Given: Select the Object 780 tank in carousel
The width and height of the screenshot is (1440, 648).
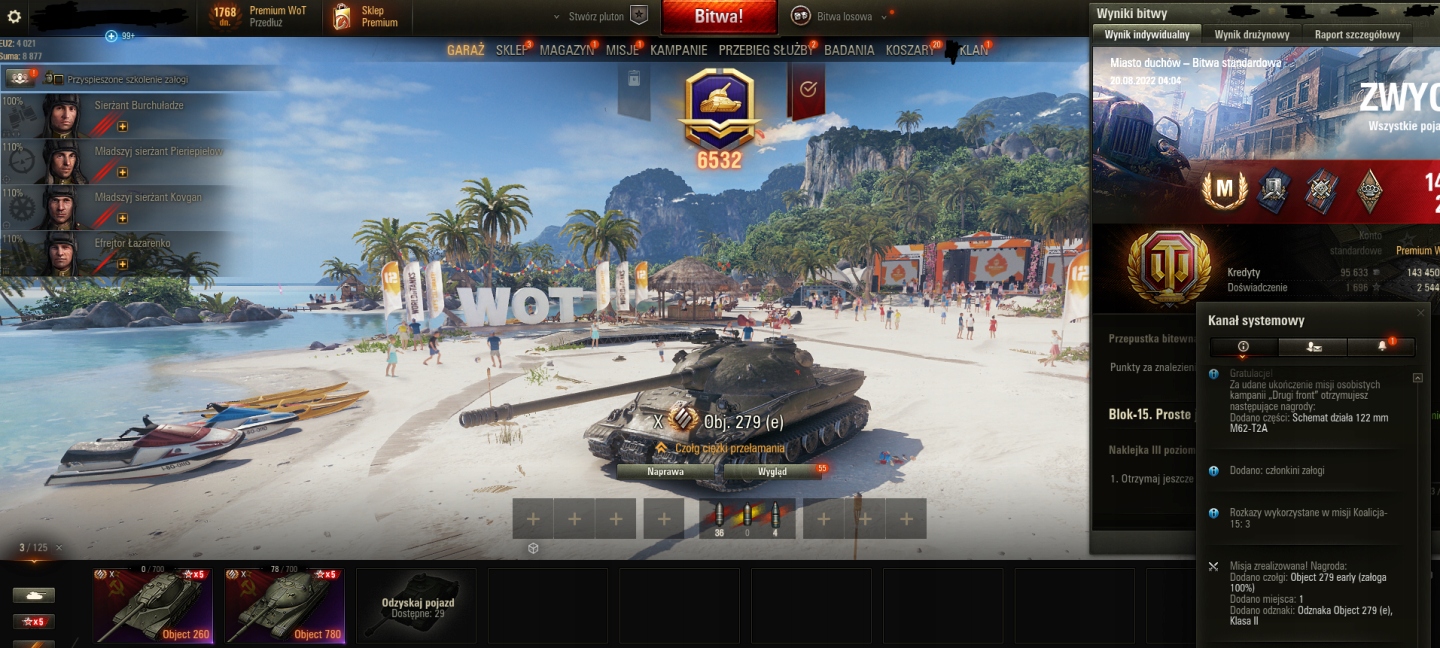Looking at the screenshot, I should click(284, 605).
